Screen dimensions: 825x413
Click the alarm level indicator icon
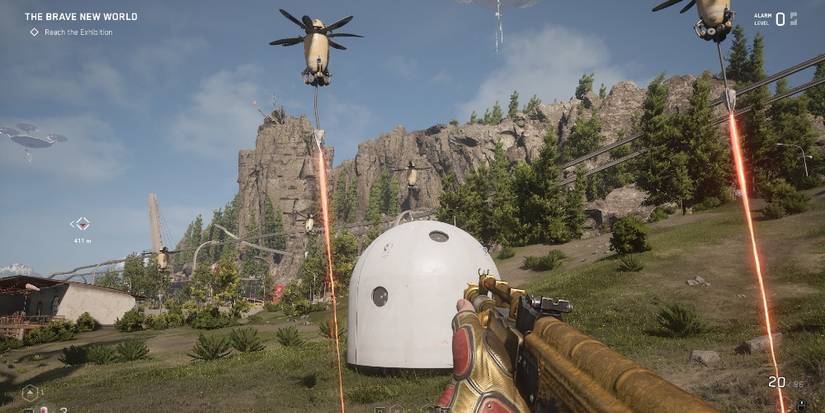pos(793,18)
